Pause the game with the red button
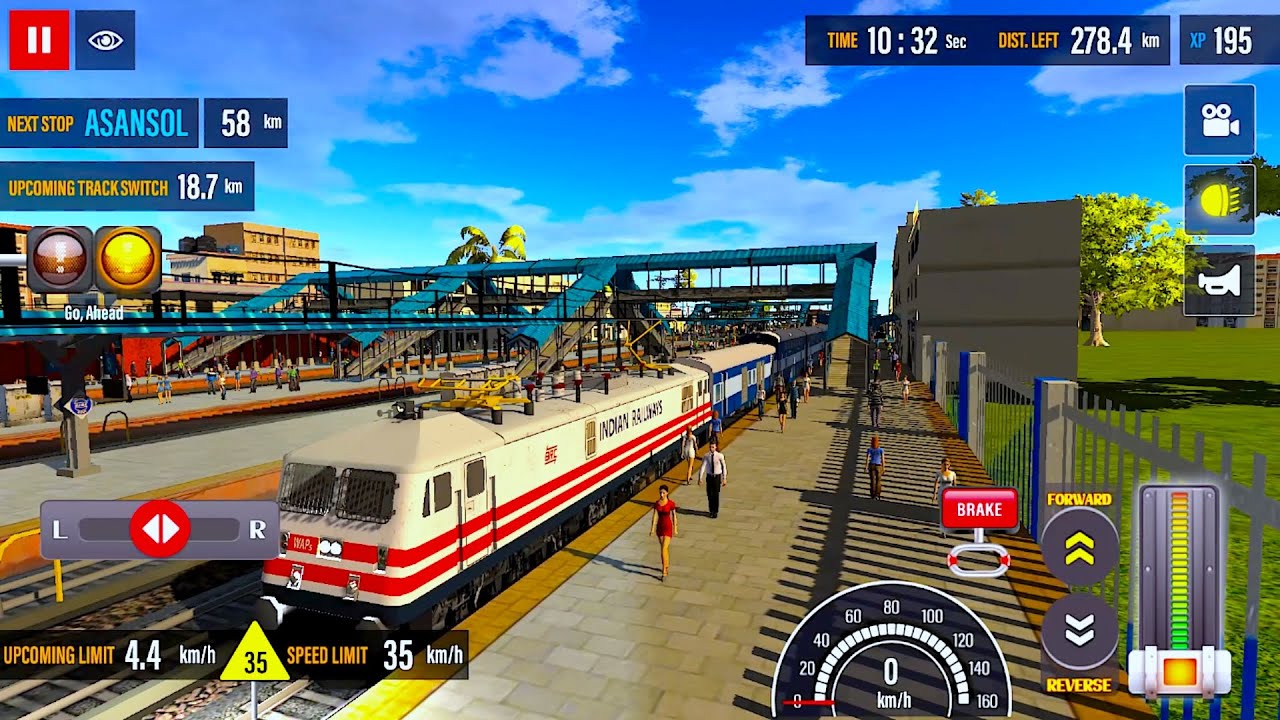This screenshot has width=1280, height=720. tap(39, 40)
